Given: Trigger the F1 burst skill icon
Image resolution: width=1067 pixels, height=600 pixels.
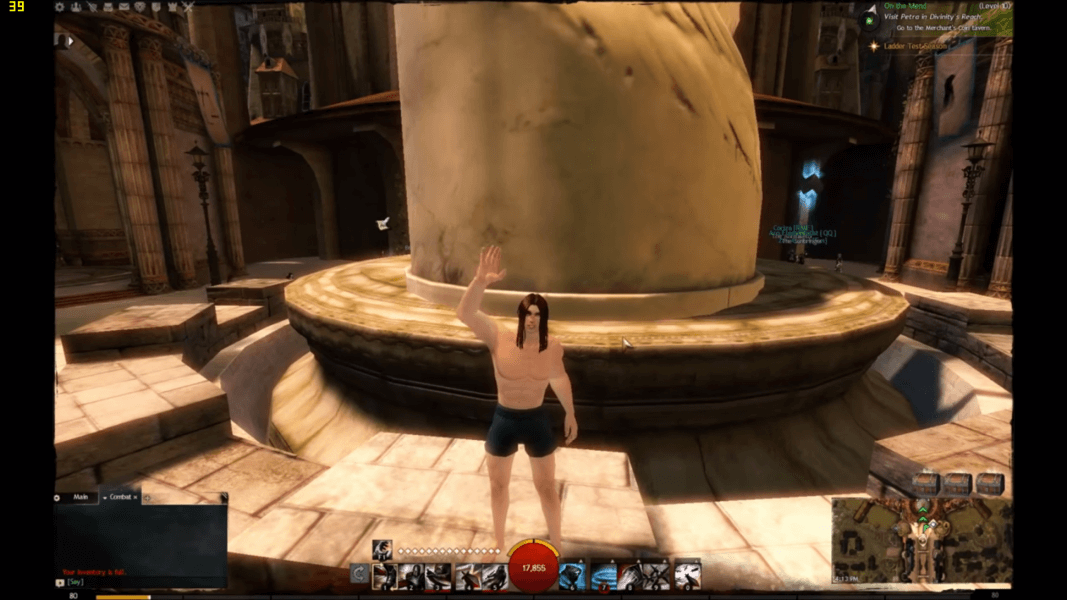Looking at the screenshot, I should coord(382,549).
